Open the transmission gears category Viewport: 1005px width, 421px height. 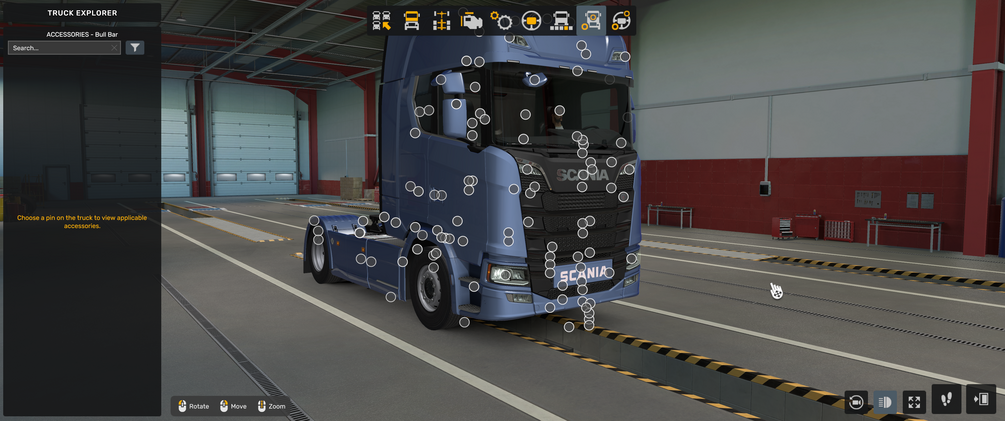[501, 21]
